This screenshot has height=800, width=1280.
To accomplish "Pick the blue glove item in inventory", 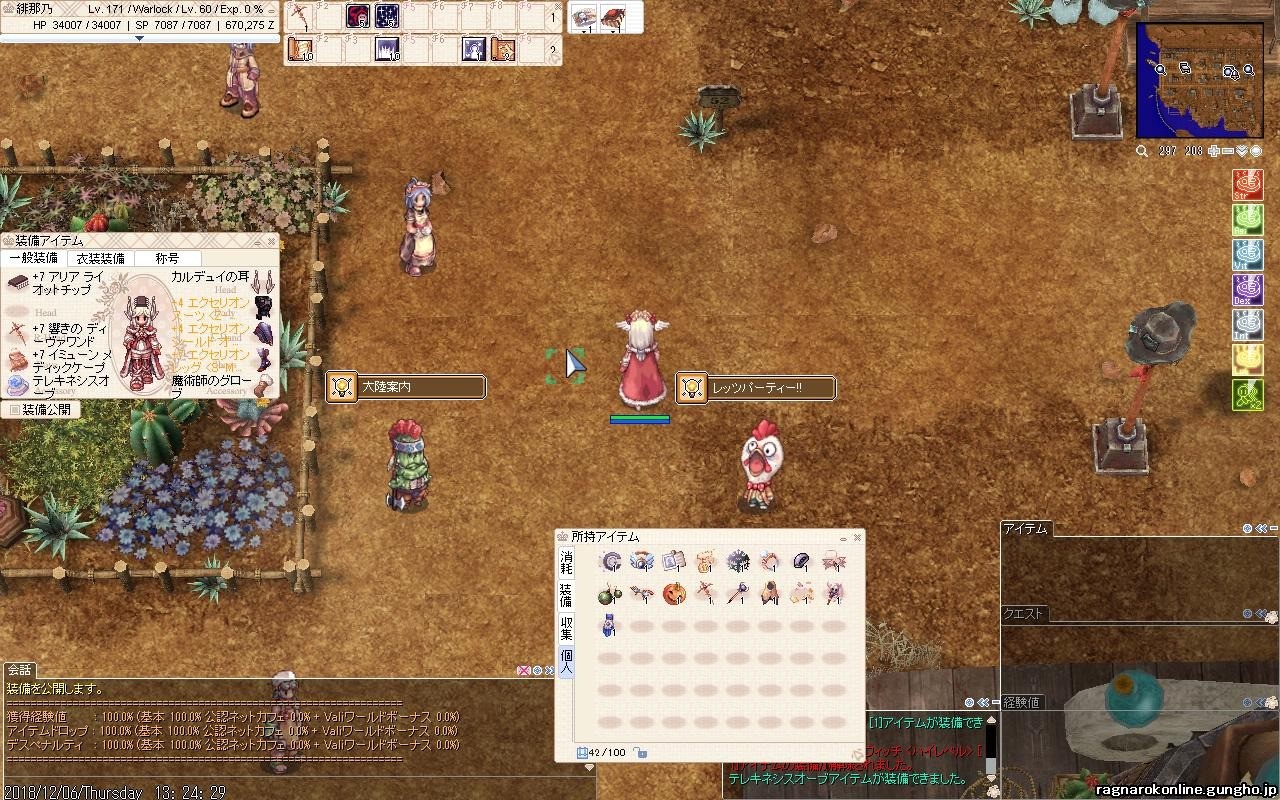I will [609, 626].
